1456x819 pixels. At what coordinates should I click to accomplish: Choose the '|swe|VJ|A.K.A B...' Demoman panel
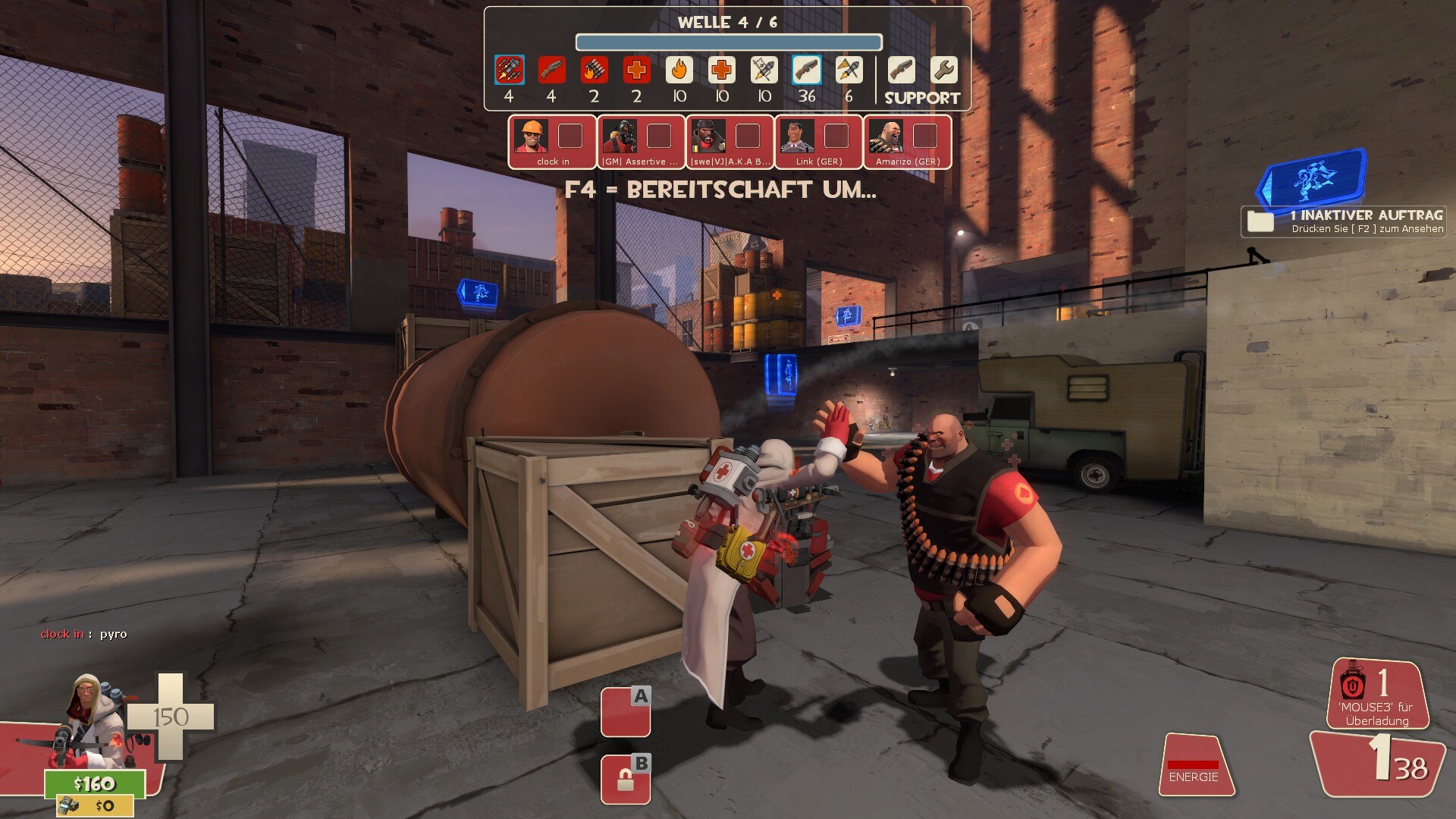730,142
